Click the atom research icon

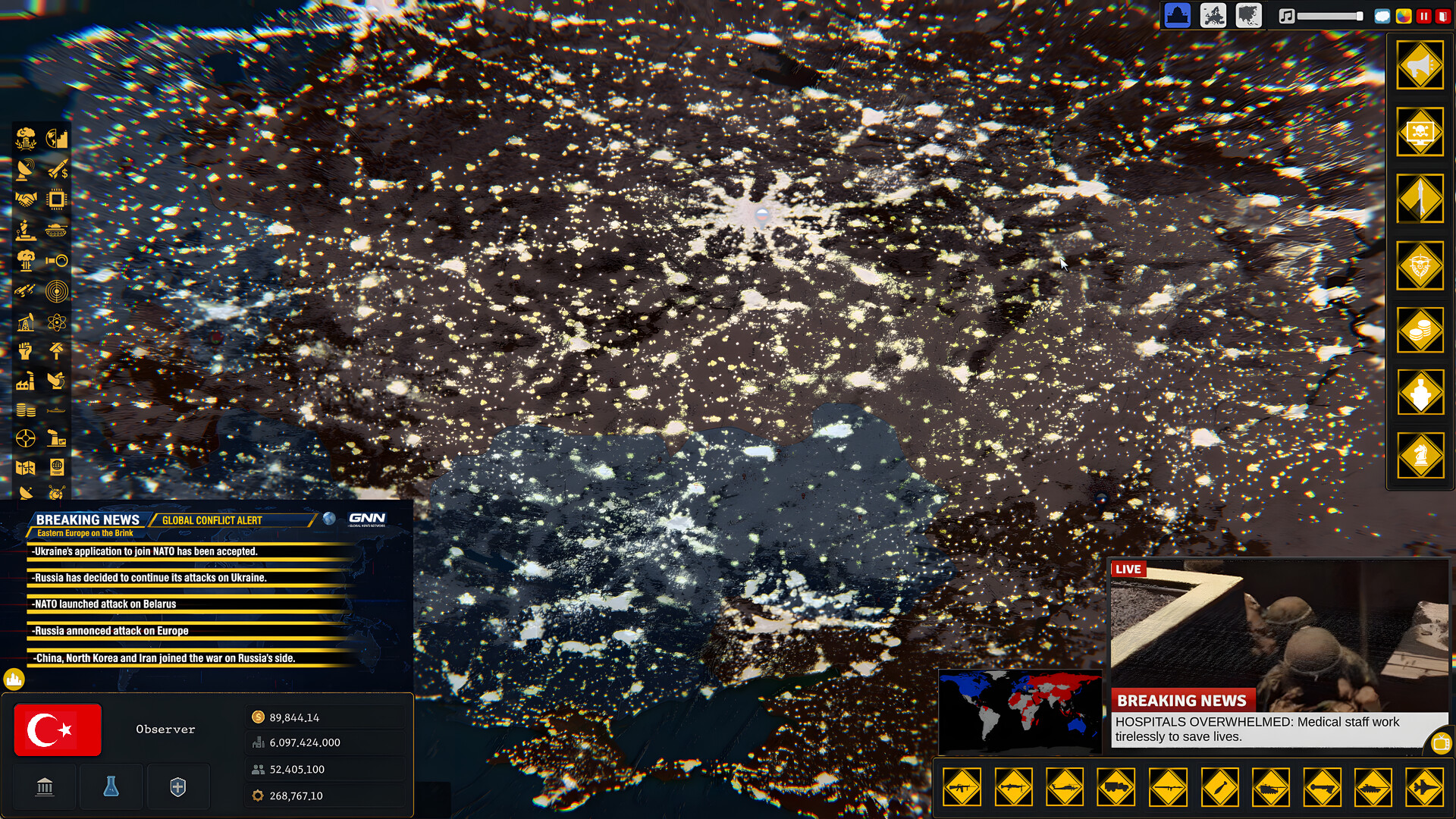(56, 322)
